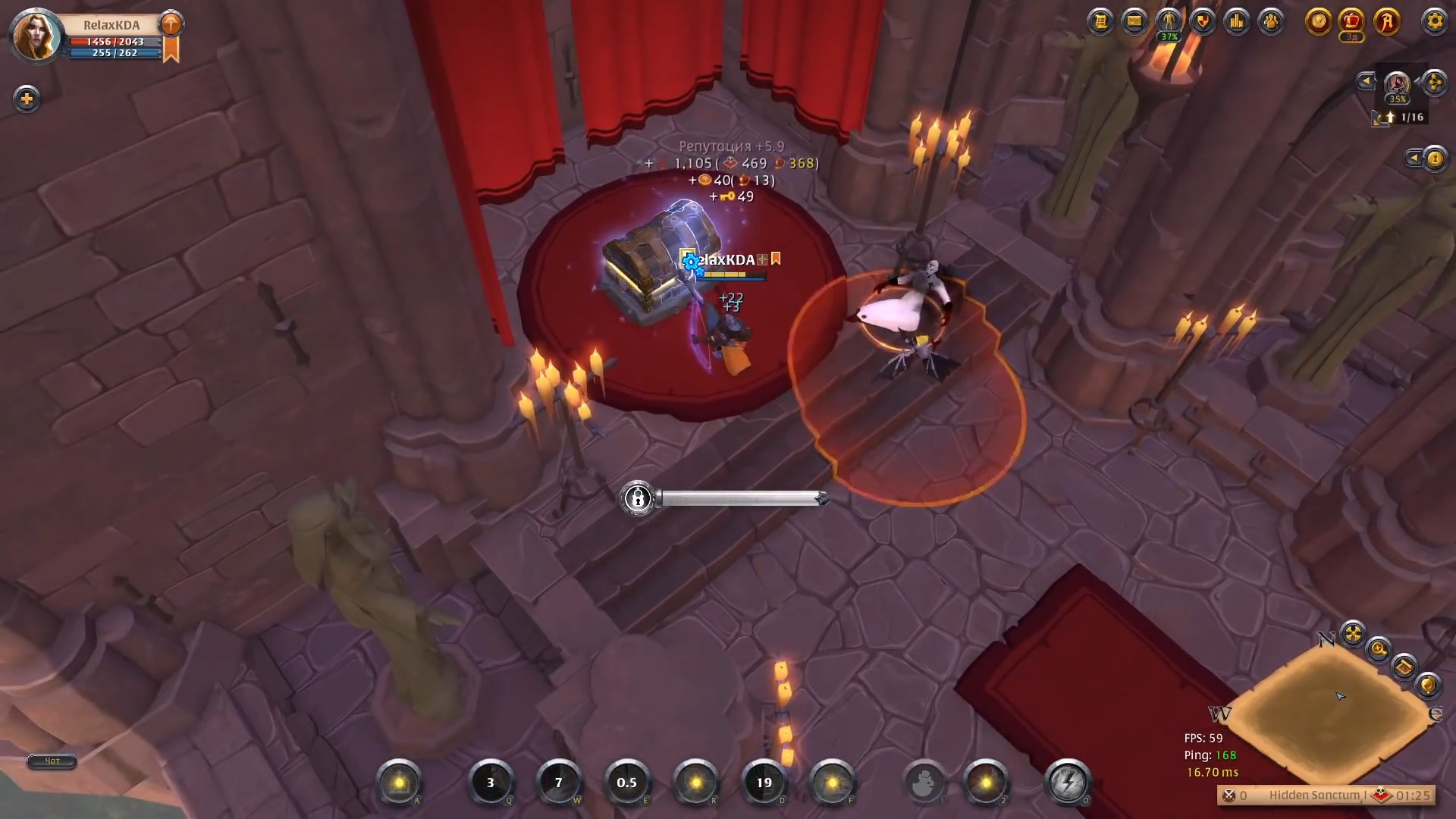
Task: Open the Чат chat tab
Action: (x=51, y=761)
